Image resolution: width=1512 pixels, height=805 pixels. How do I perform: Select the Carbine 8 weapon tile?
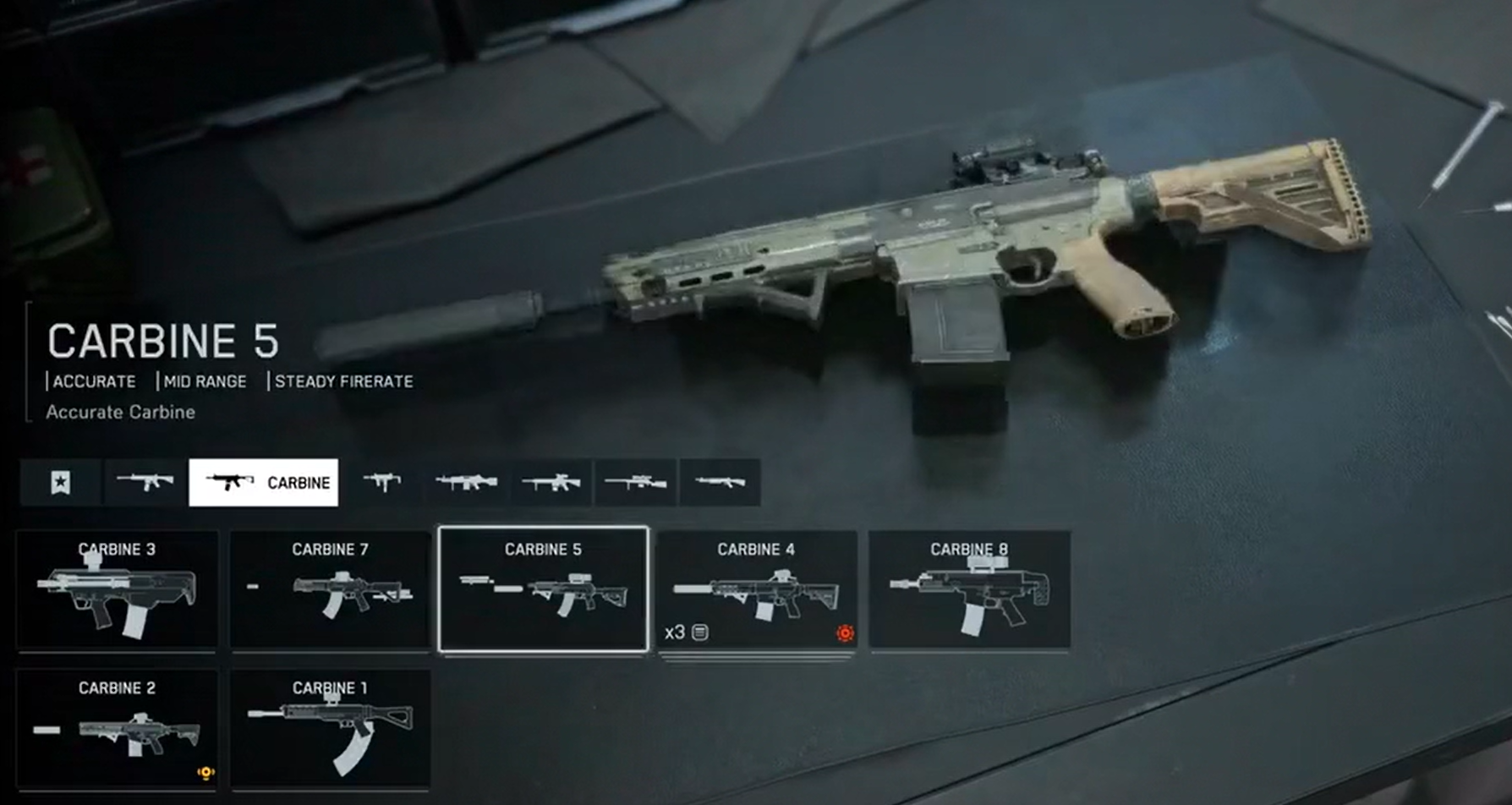pyautogui.click(x=969, y=590)
